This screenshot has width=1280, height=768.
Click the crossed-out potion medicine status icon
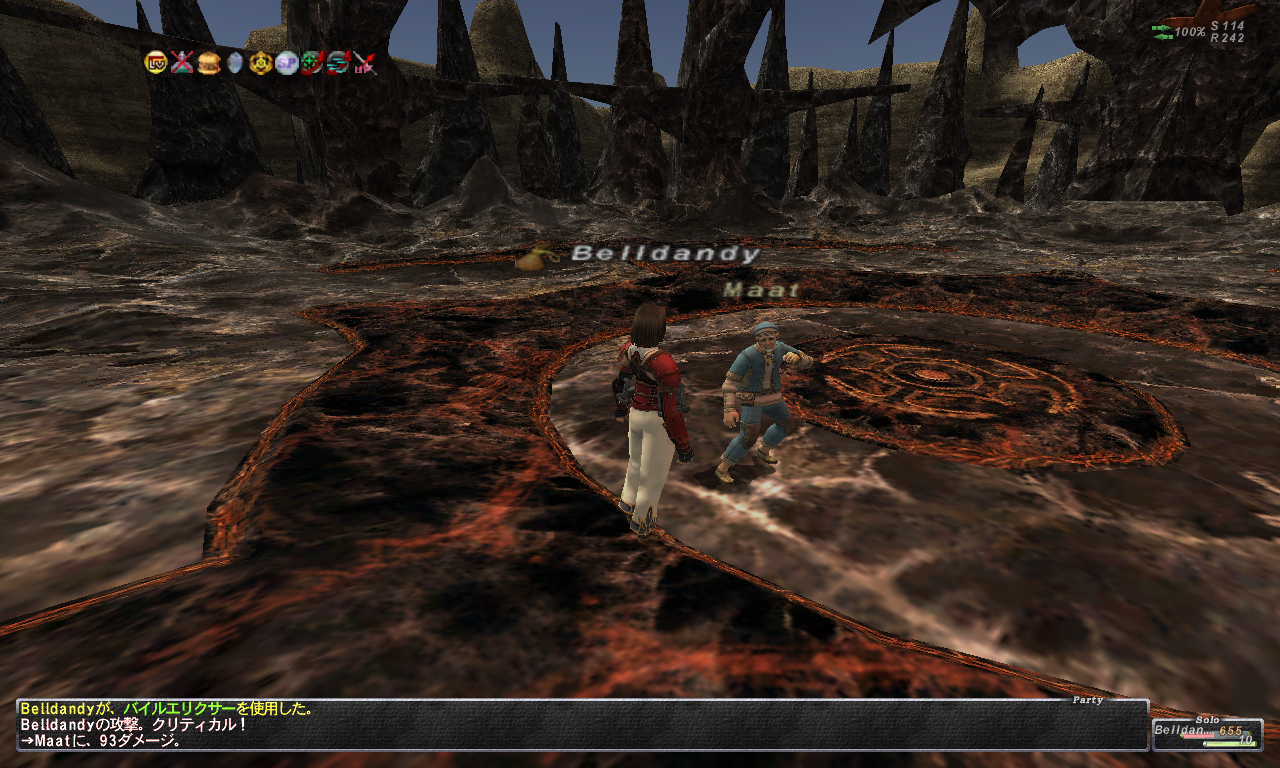coord(182,63)
